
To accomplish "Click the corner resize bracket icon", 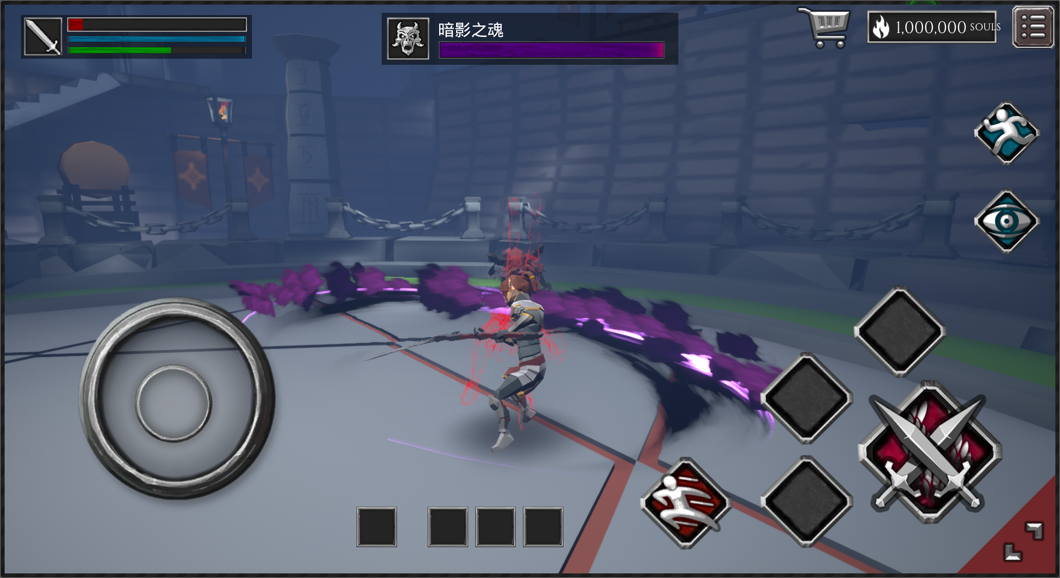I will [x=1022, y=541].
